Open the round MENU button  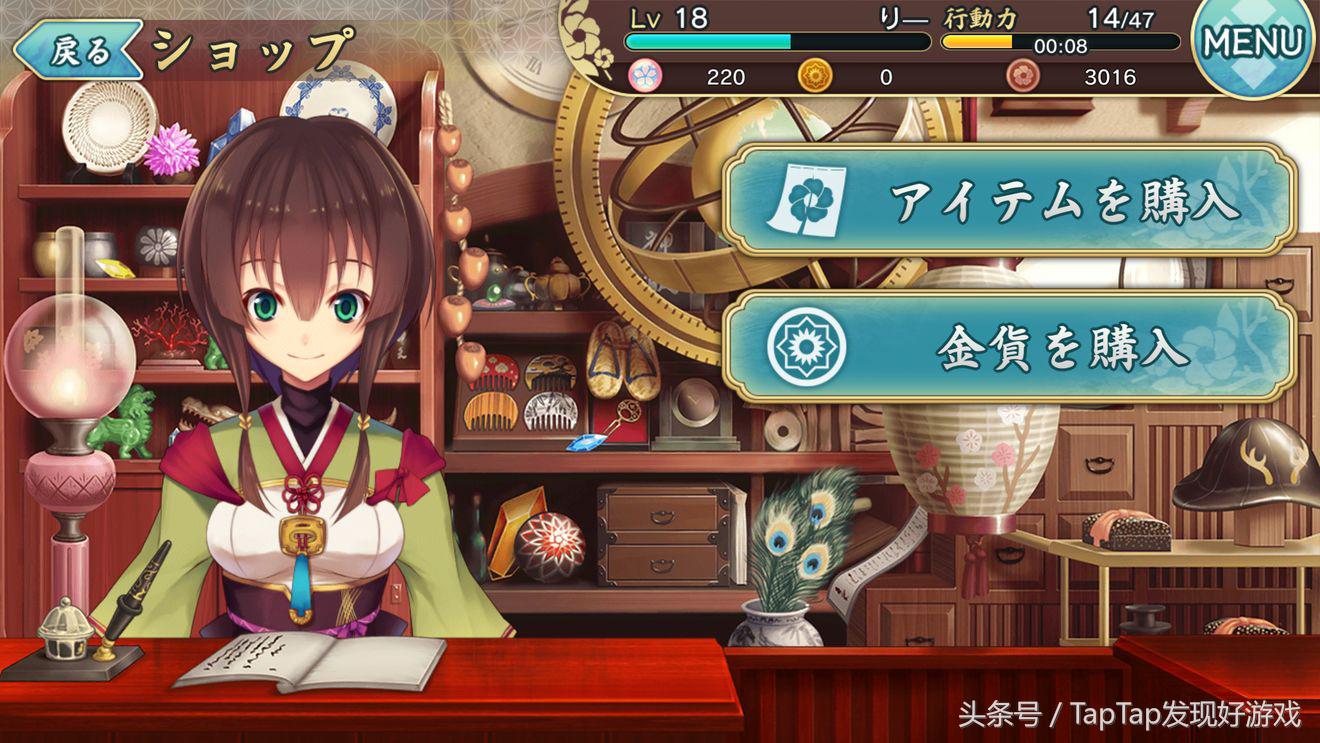tap(1254, 43)
